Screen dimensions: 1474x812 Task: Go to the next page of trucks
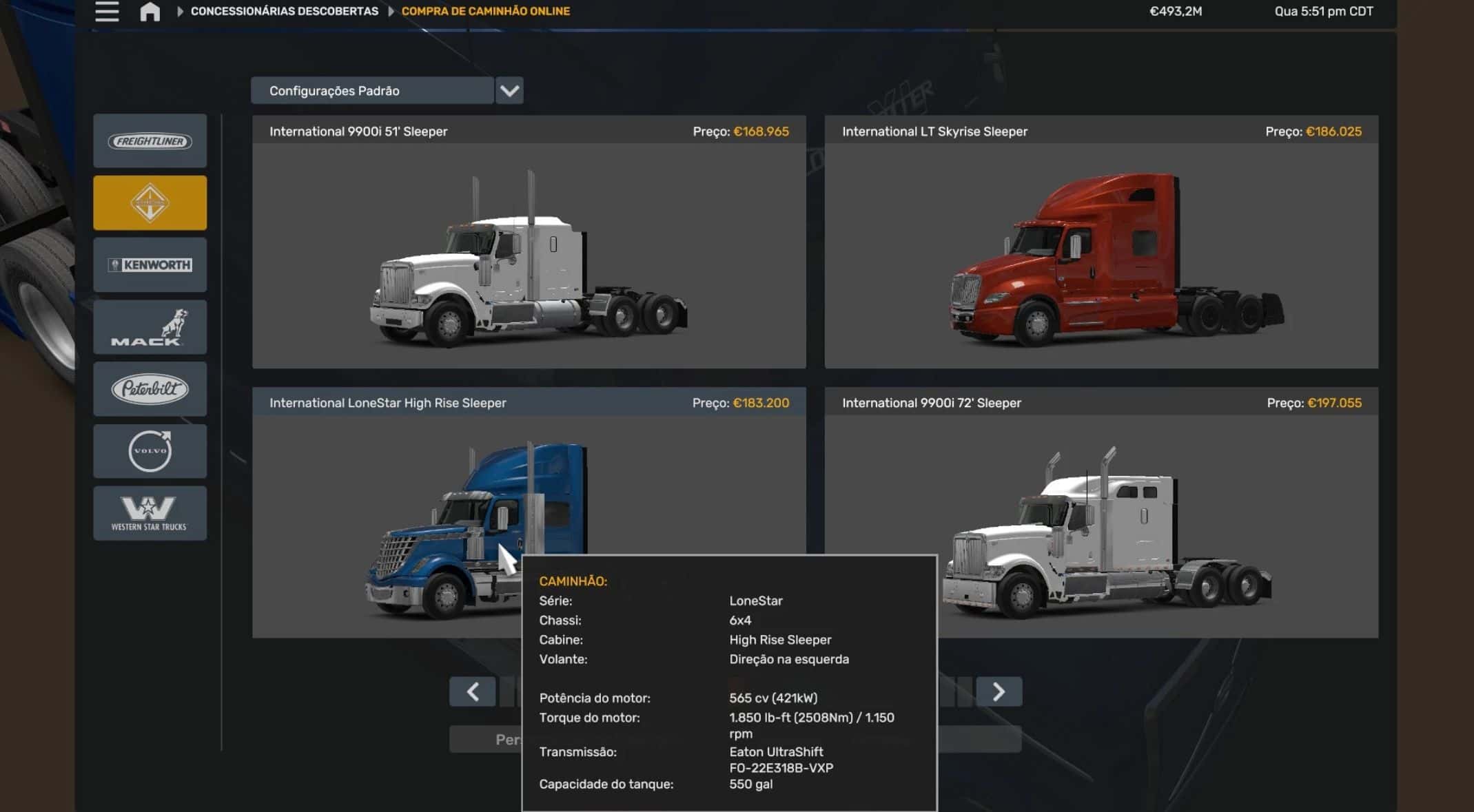click(999, 691)
